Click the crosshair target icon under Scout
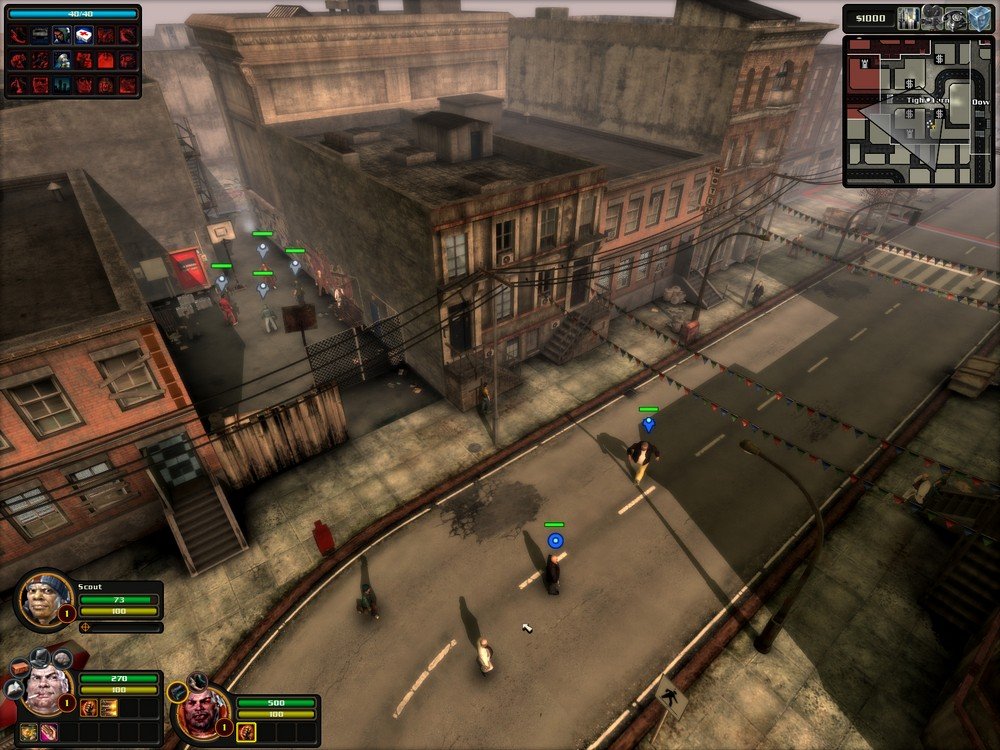The height and width of the screenshot is (750, 1000). [87, 627]
